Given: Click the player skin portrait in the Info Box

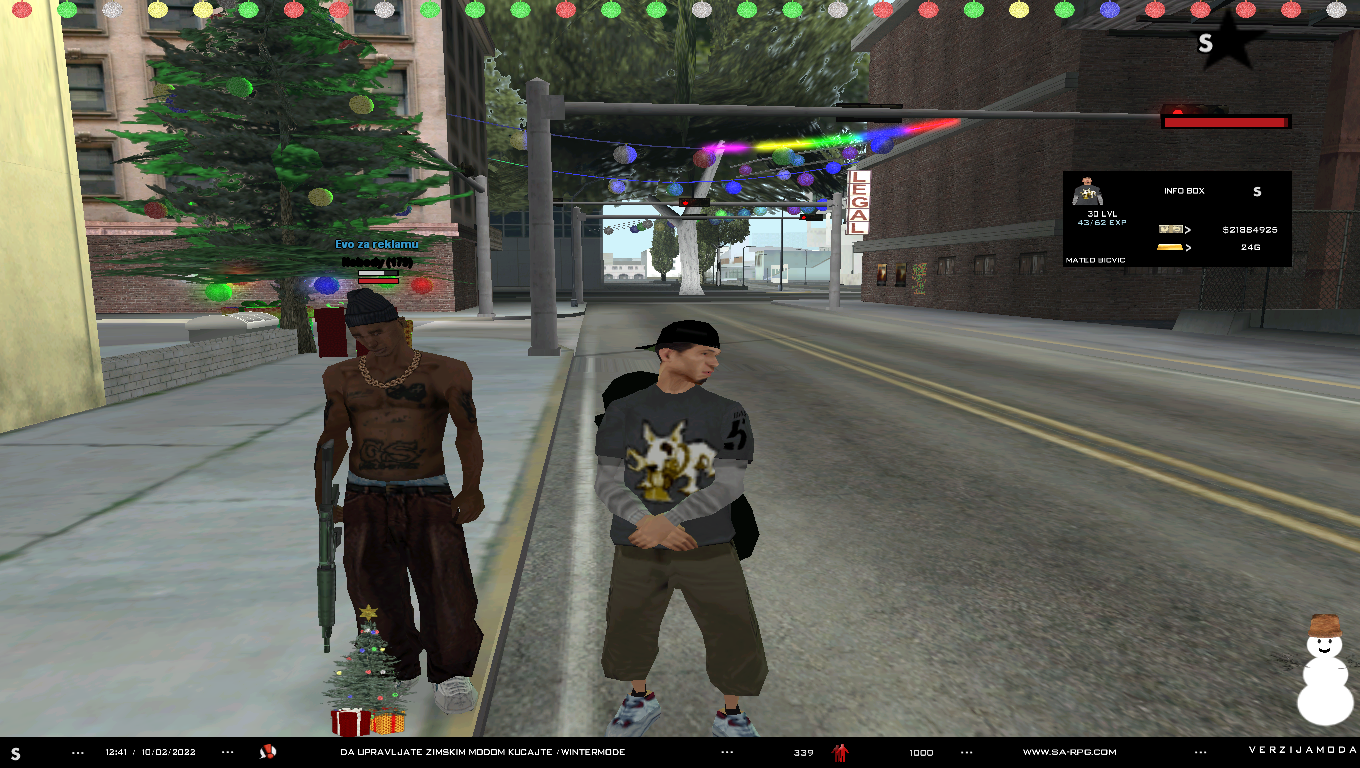Looking at the screenshot, I should (x=1086, y=191).
